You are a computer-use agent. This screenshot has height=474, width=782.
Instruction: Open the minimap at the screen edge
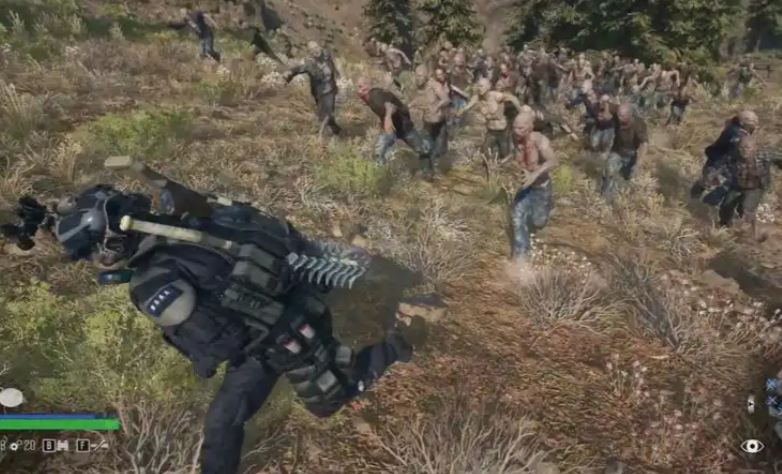click(772, 397)
